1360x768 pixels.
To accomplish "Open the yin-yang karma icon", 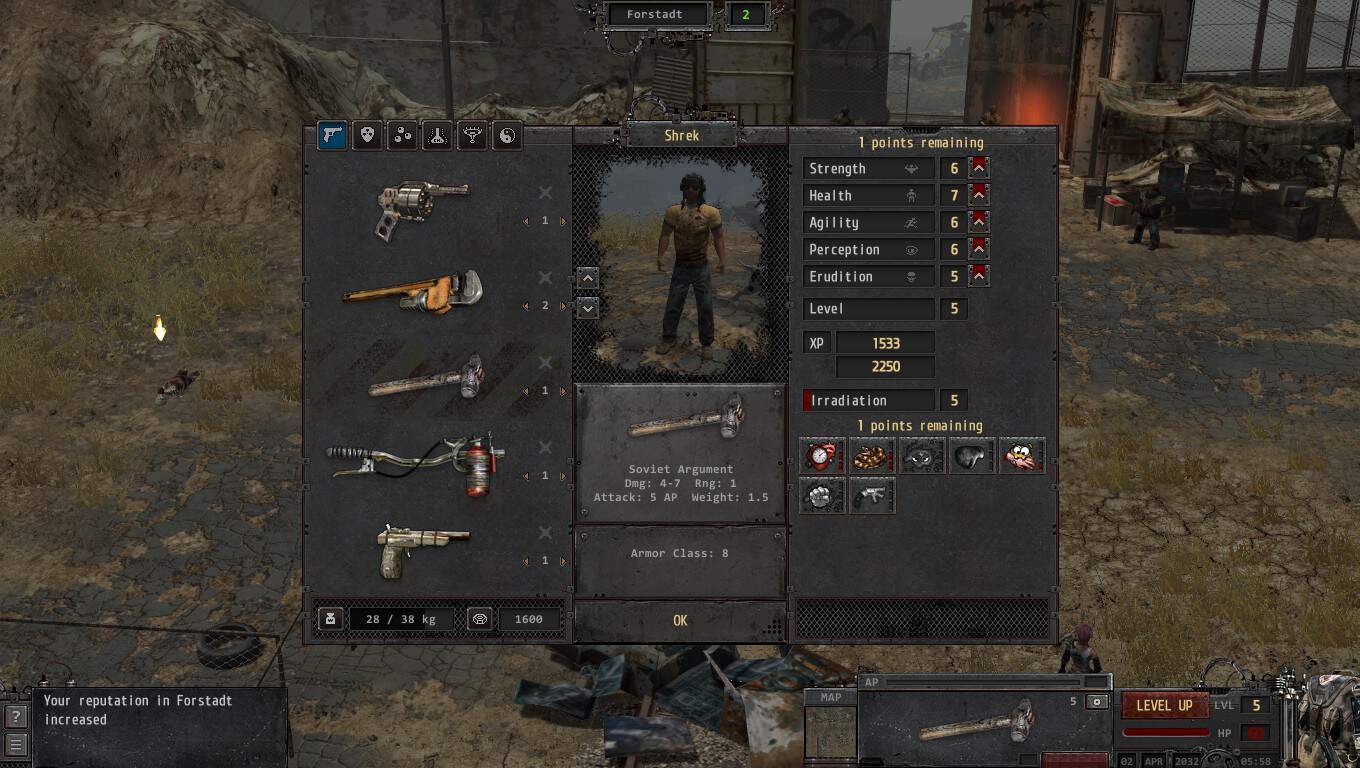I will pyautogui.click(x=506, y=135).
